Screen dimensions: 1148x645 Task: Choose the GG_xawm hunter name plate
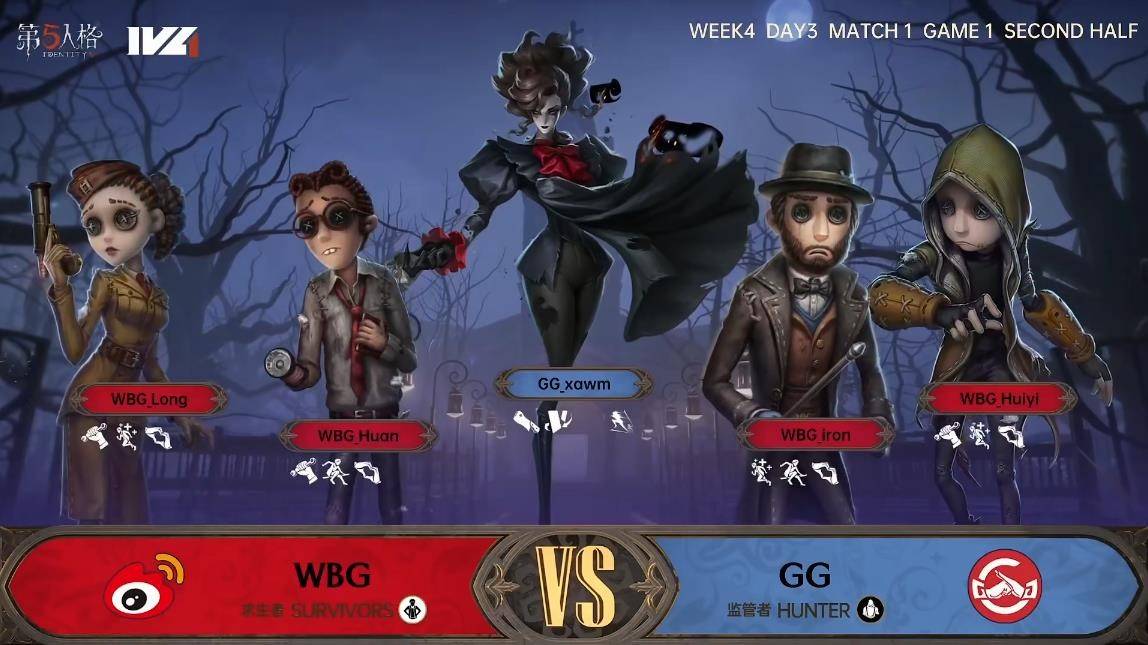(x=573, y=384)
